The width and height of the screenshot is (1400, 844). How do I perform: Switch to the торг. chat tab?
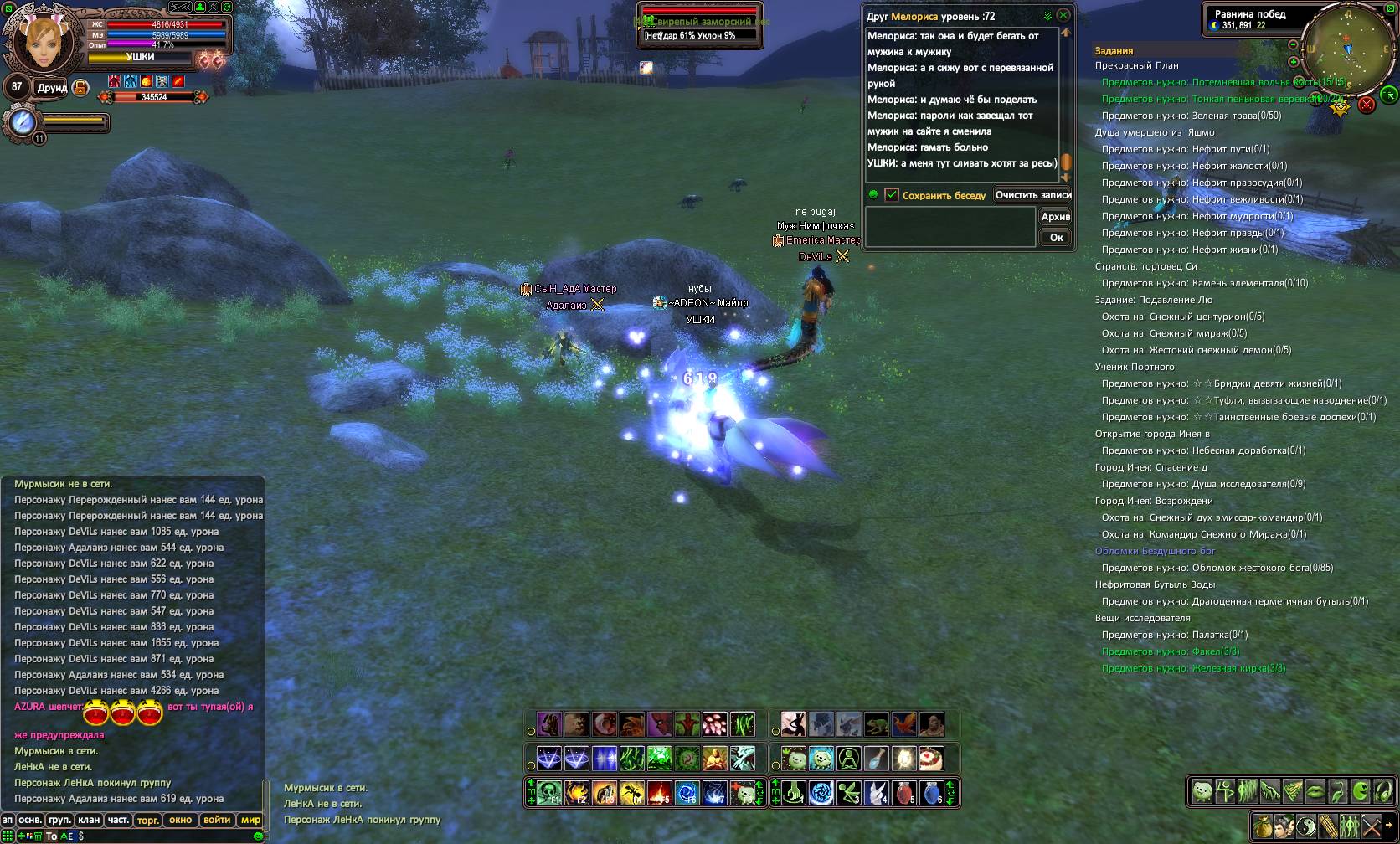147,820
